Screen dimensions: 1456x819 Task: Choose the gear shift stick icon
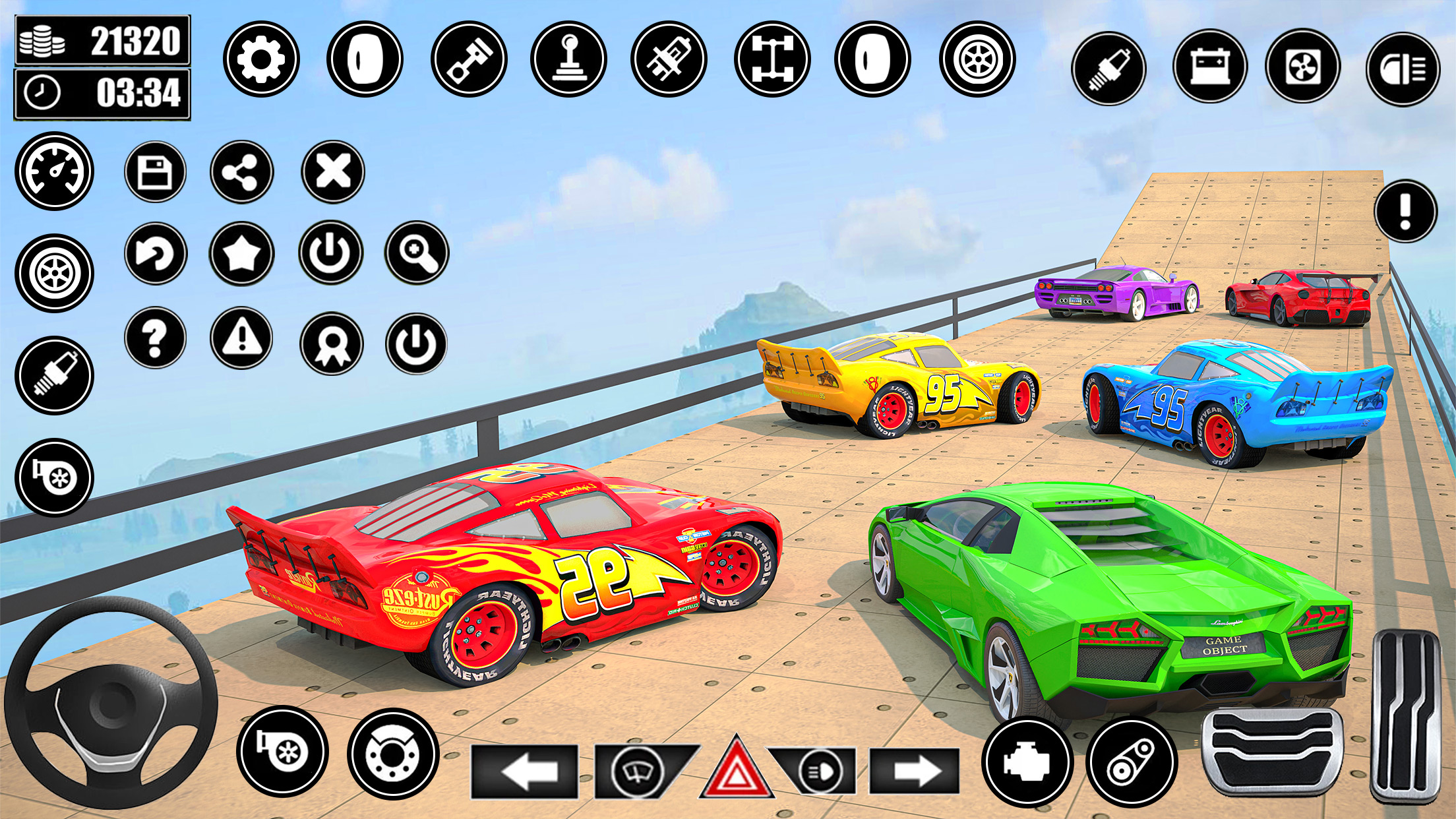pos(568,59)
